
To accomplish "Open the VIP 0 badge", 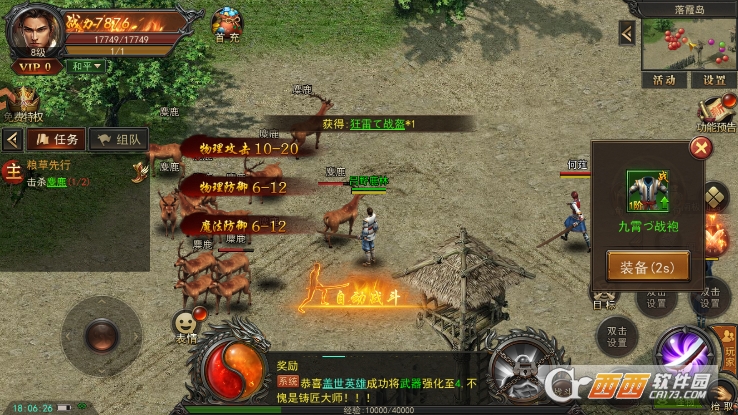I will tap(34, 67).
